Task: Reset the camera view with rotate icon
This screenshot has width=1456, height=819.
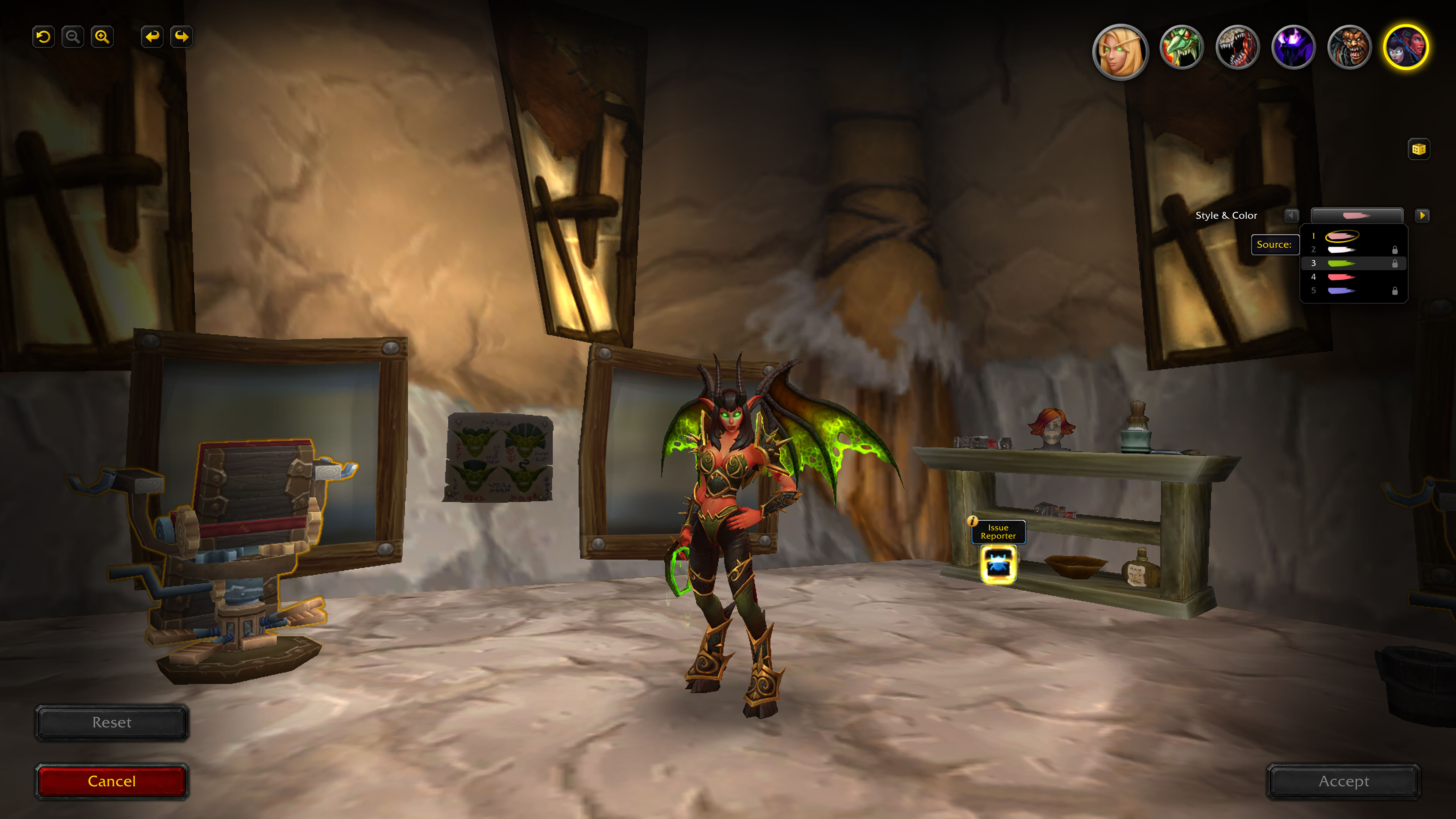Action: (43, 36)
